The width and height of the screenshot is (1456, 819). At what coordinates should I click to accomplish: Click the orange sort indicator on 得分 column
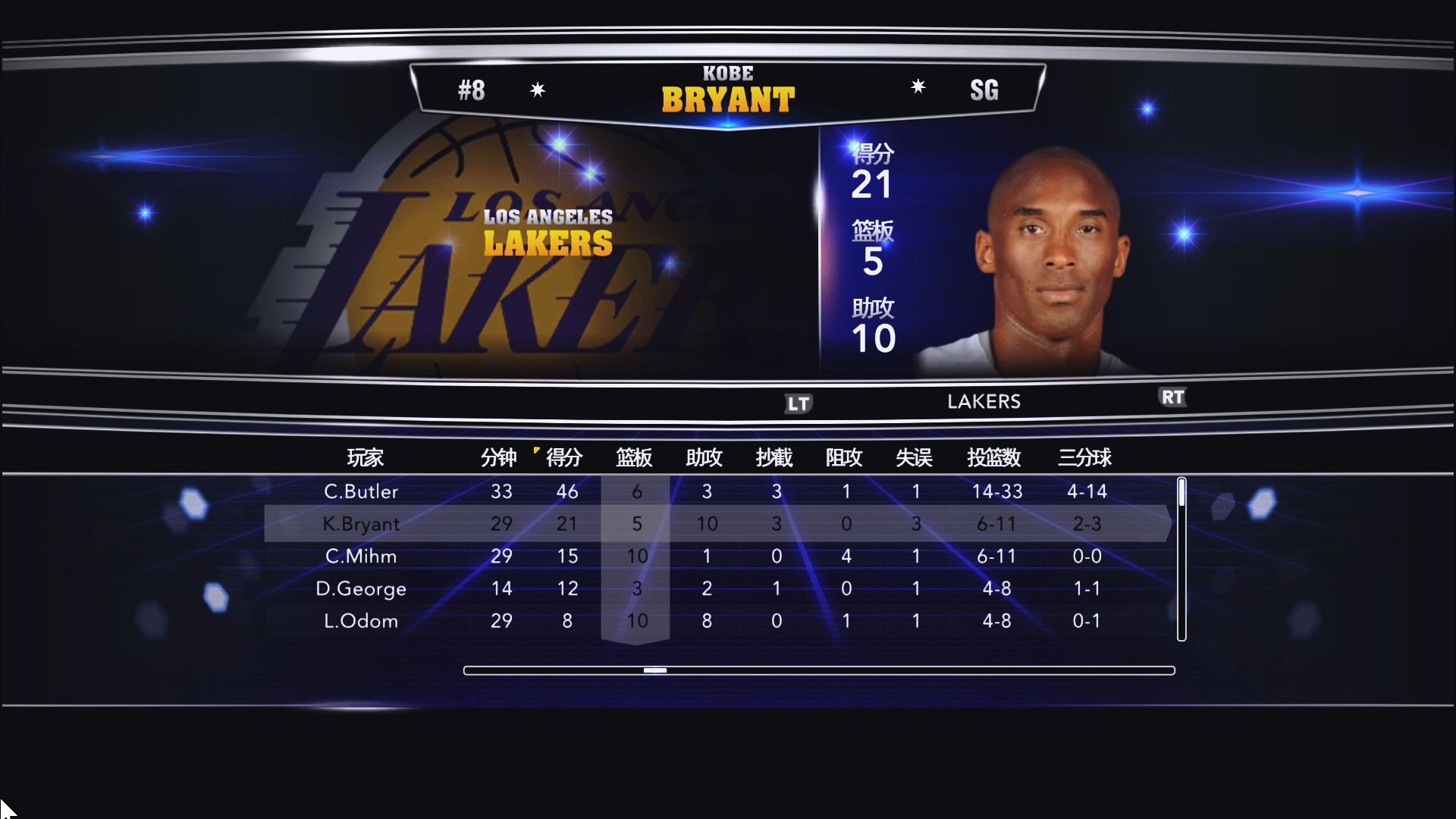[538, 450]
